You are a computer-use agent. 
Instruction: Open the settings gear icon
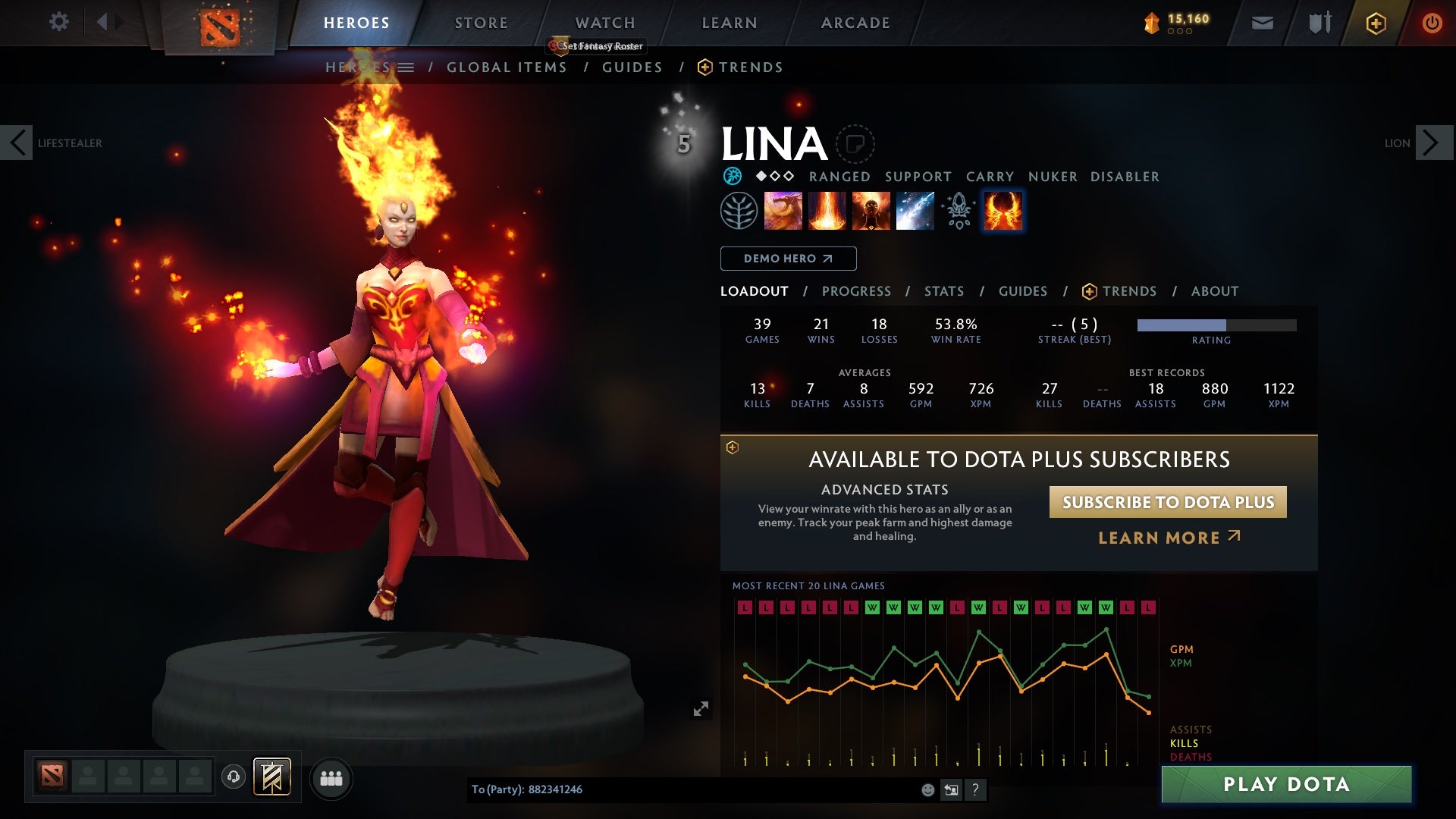pyautogui.click(x=59, y=22)
